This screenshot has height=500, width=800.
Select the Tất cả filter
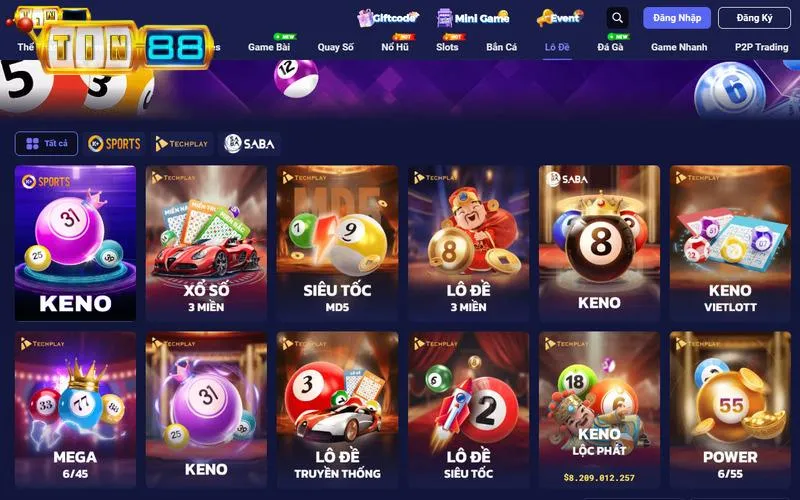[x=46, y=144]
